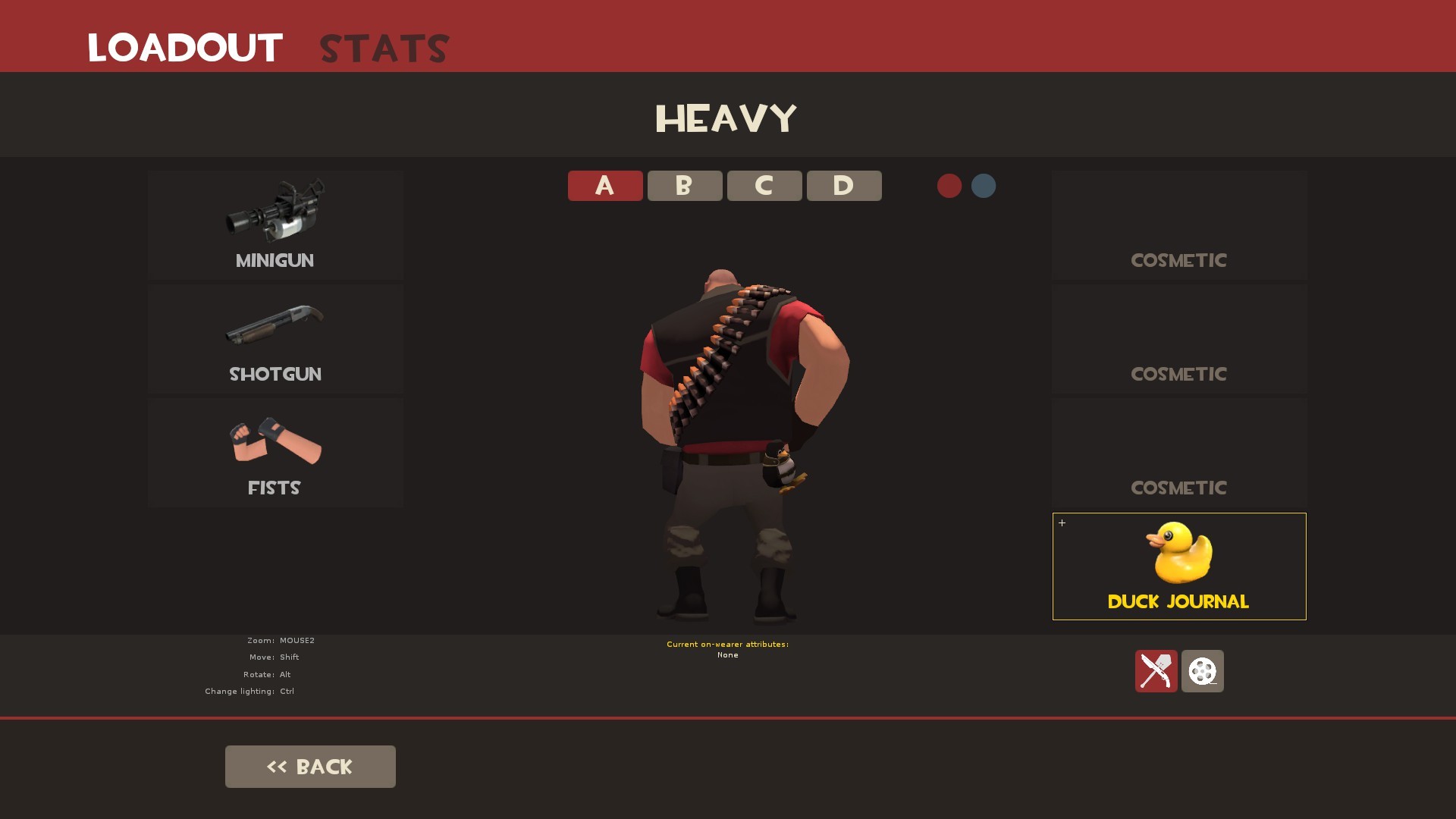Switch preview to BLU team colors
This screenshot has height=819, width=1456.
click(983, 186)
